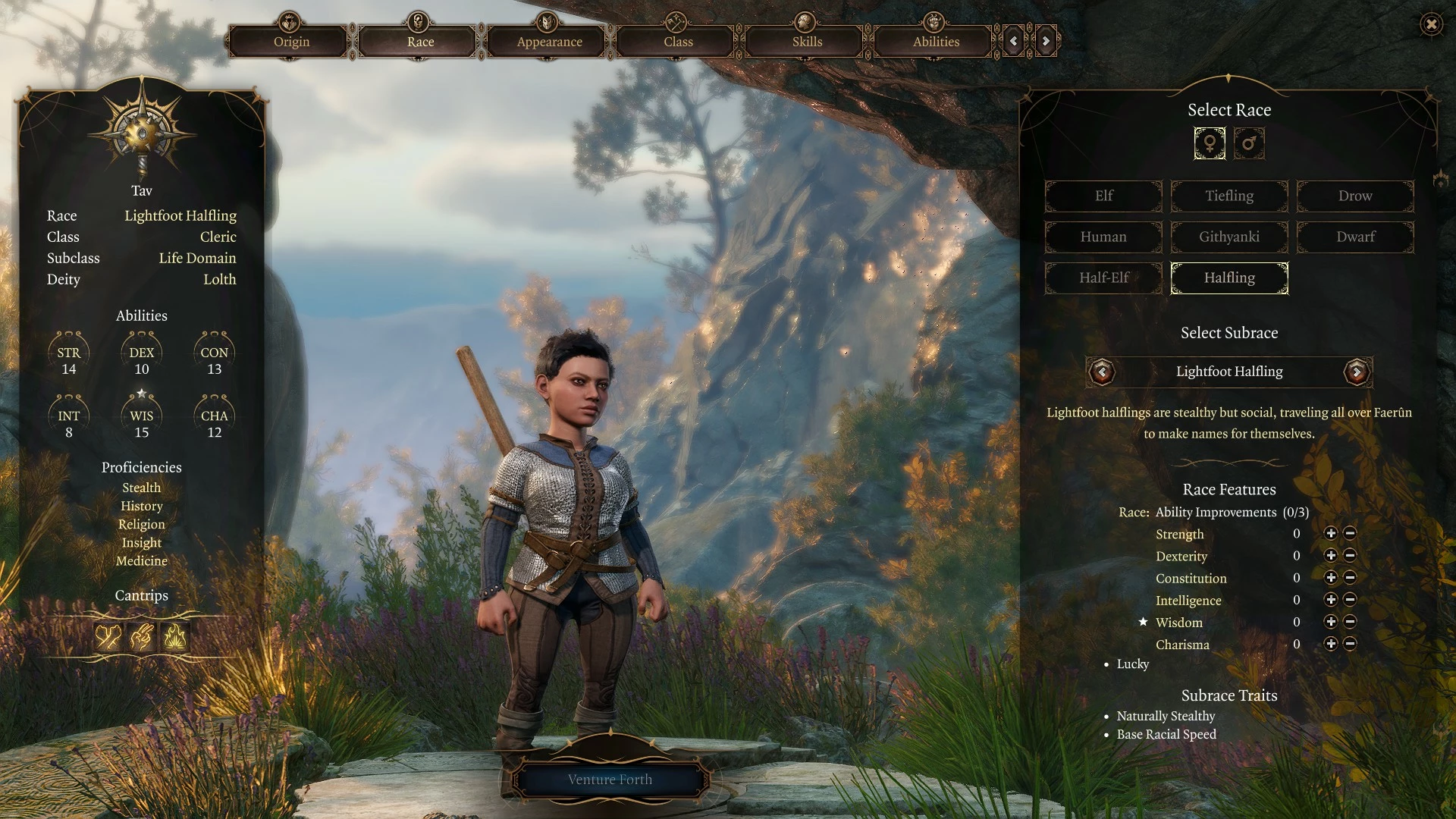Select the Dwarf race
This screenshot has height=819, width=1456.
coord(1355,237)
